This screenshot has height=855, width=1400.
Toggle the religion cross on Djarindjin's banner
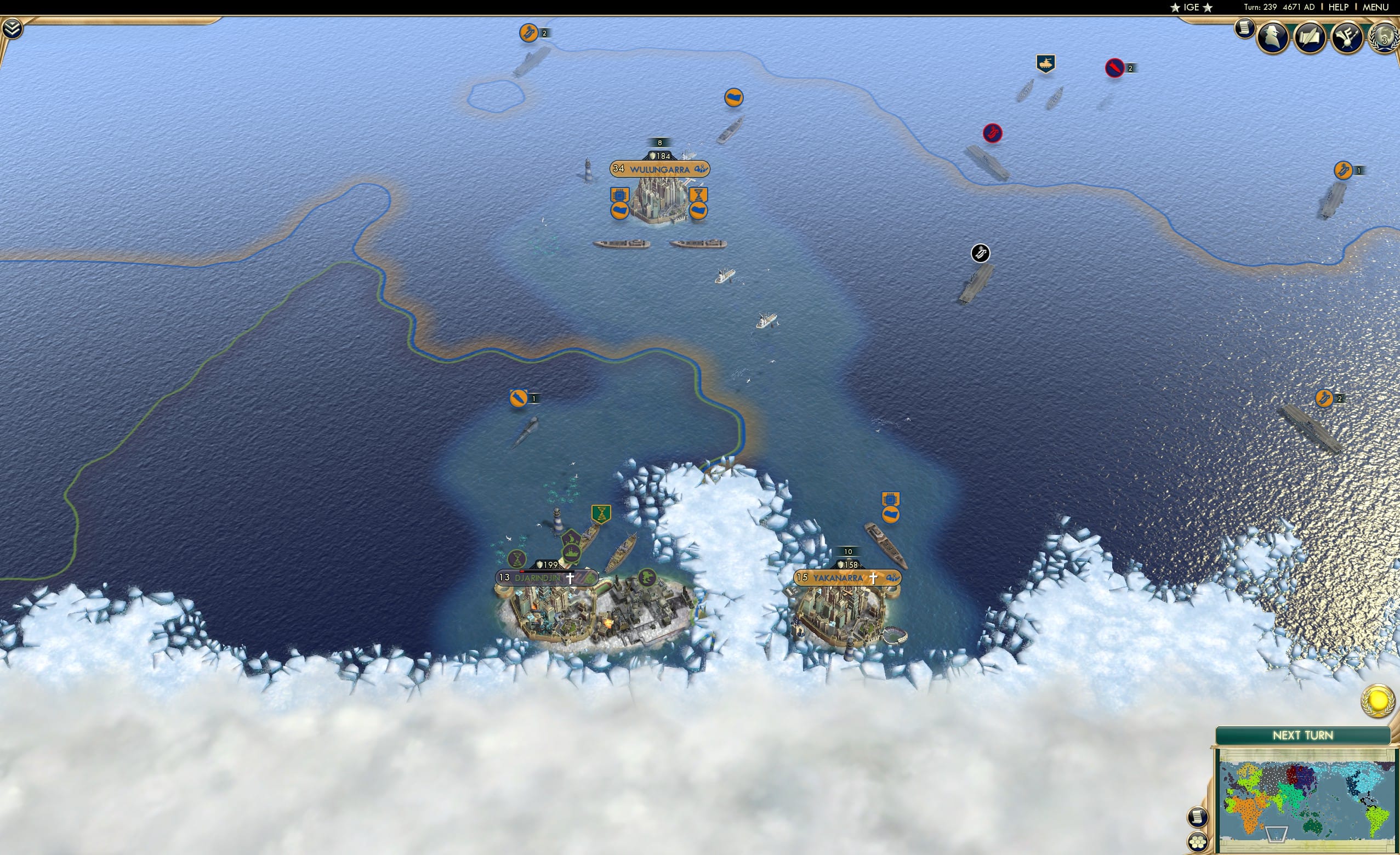click(570, 578)
